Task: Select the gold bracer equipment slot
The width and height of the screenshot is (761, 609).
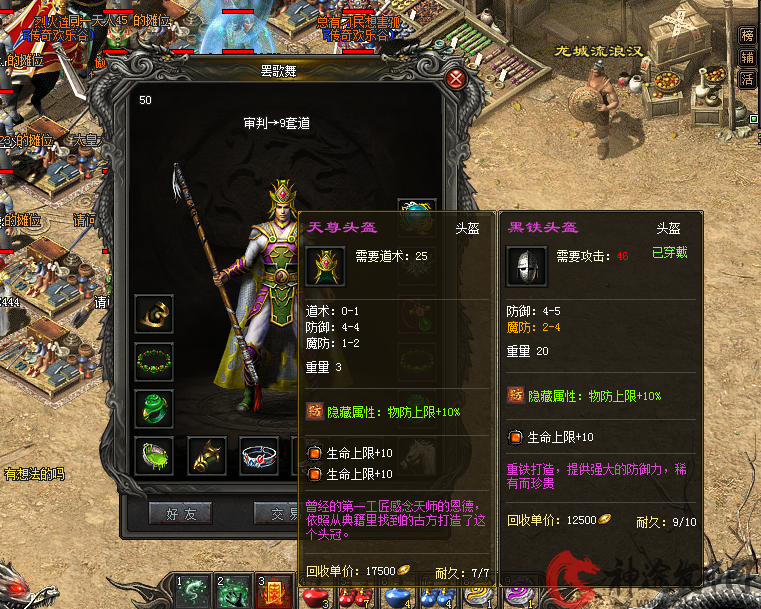Action: [154, 313]
